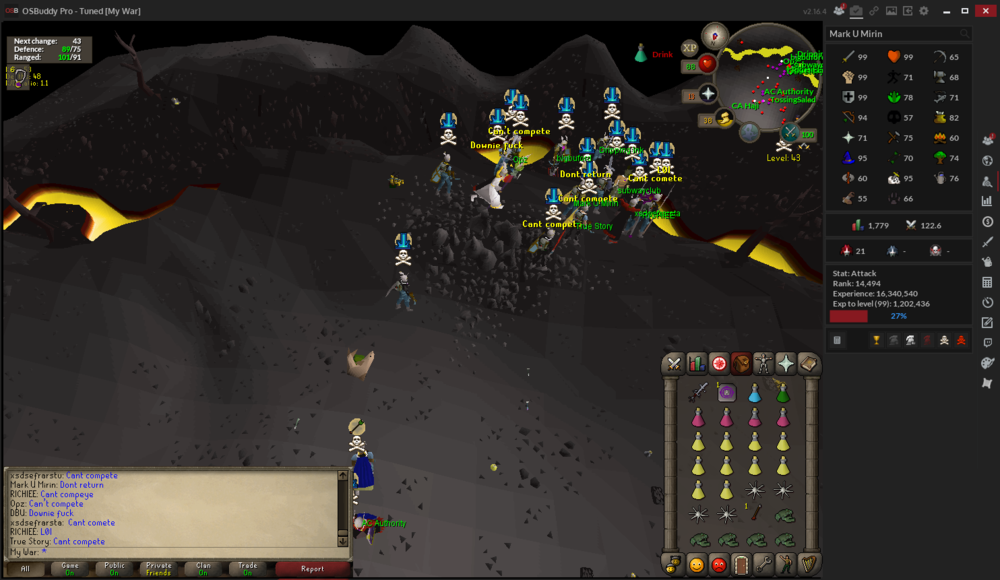Switch to the Skills stats tab
Screen dimensions: 1000x580
tap(696, 364)
